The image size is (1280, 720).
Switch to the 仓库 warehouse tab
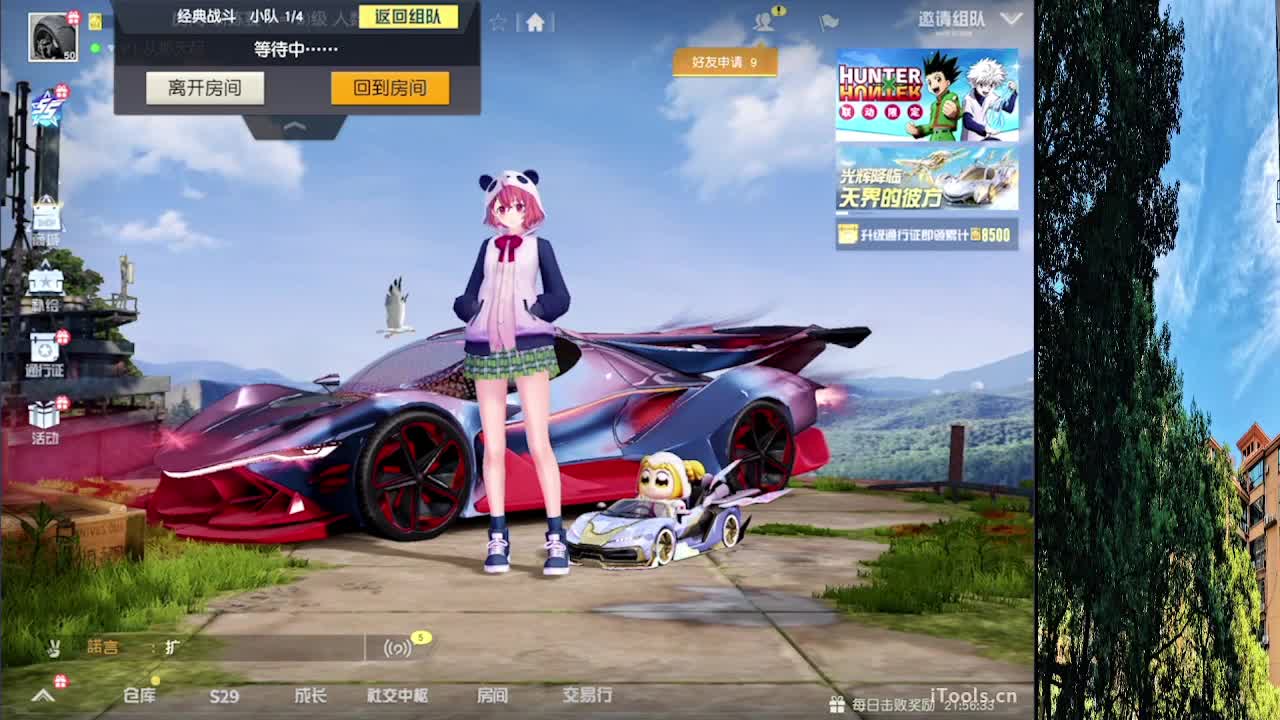pyautogui.click(x=140, y=695)
